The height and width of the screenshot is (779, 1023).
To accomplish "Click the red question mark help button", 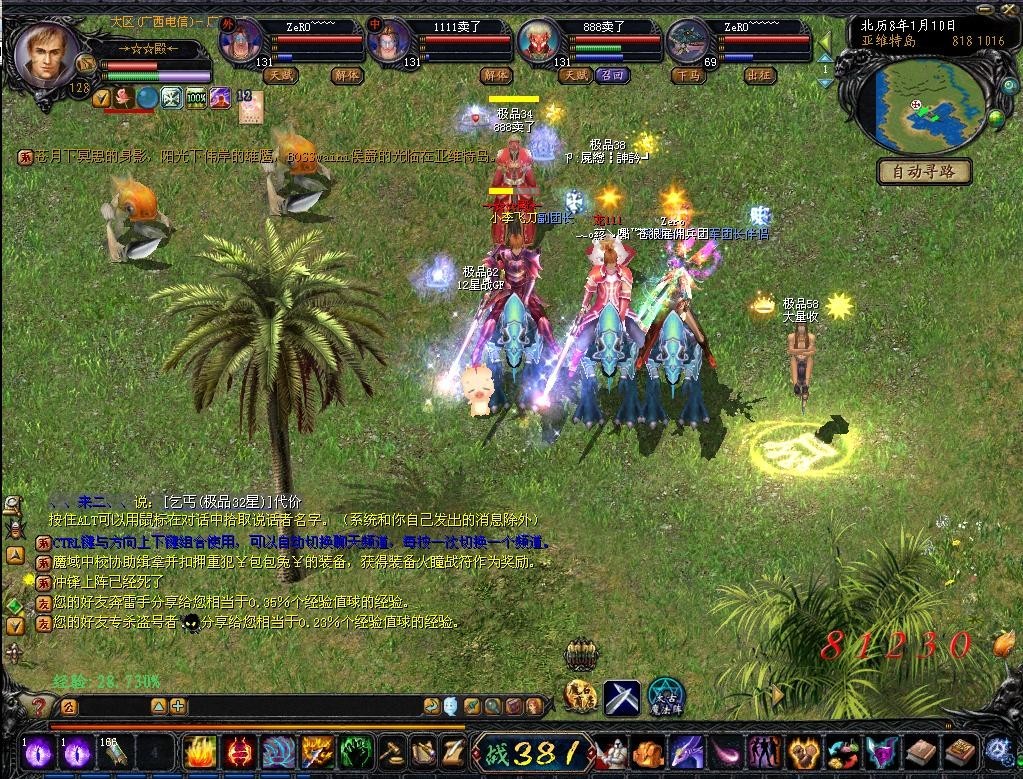I will click(38, 707).
